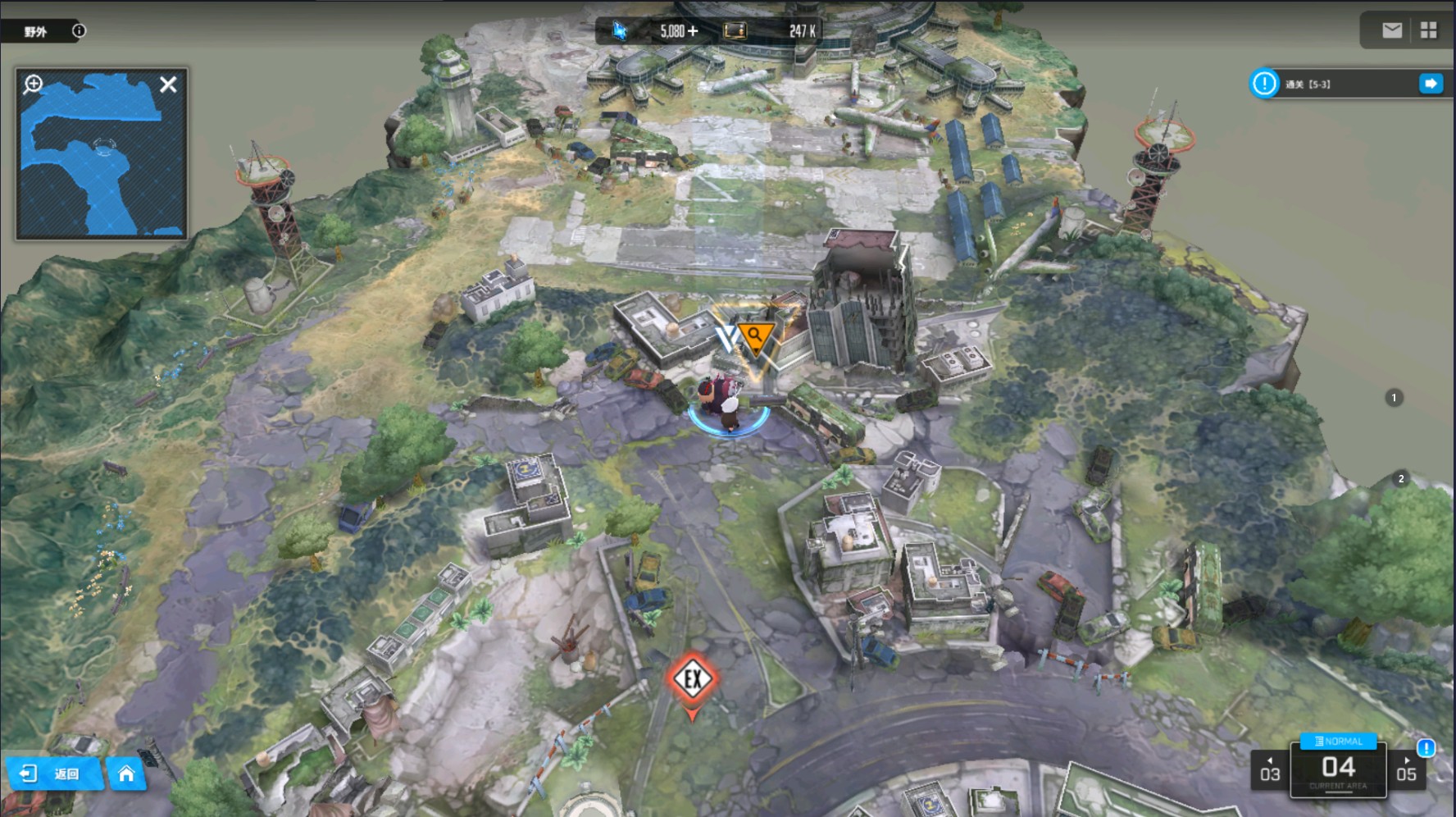Add currency with the plus next to 5,080
Viewport: 1456px width, 817px height.
tap(693, 31)
